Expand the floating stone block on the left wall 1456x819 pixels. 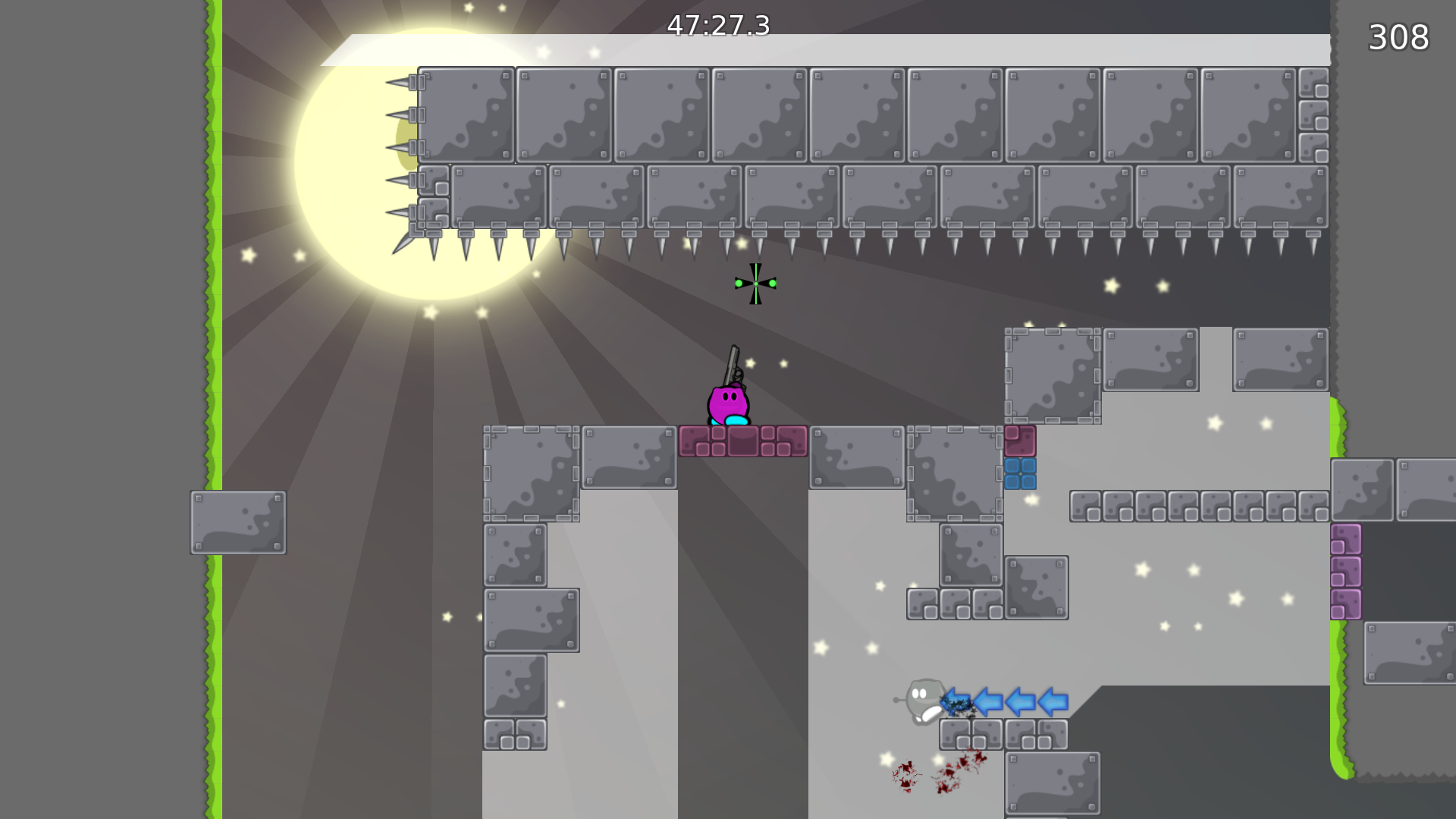pyautogui.click(x=237, y=521)
